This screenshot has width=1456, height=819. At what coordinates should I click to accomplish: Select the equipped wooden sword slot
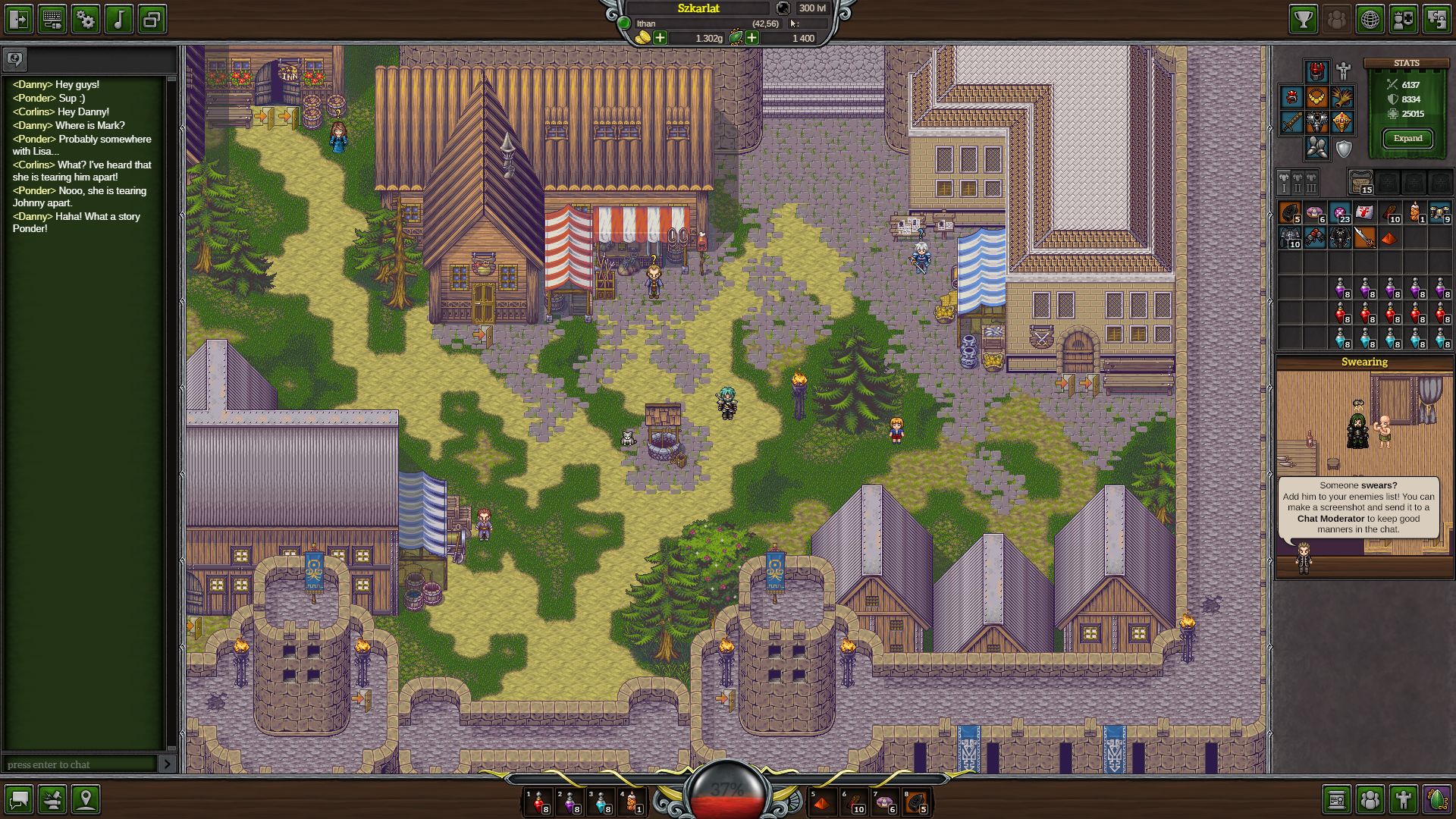coord(1292,122)
